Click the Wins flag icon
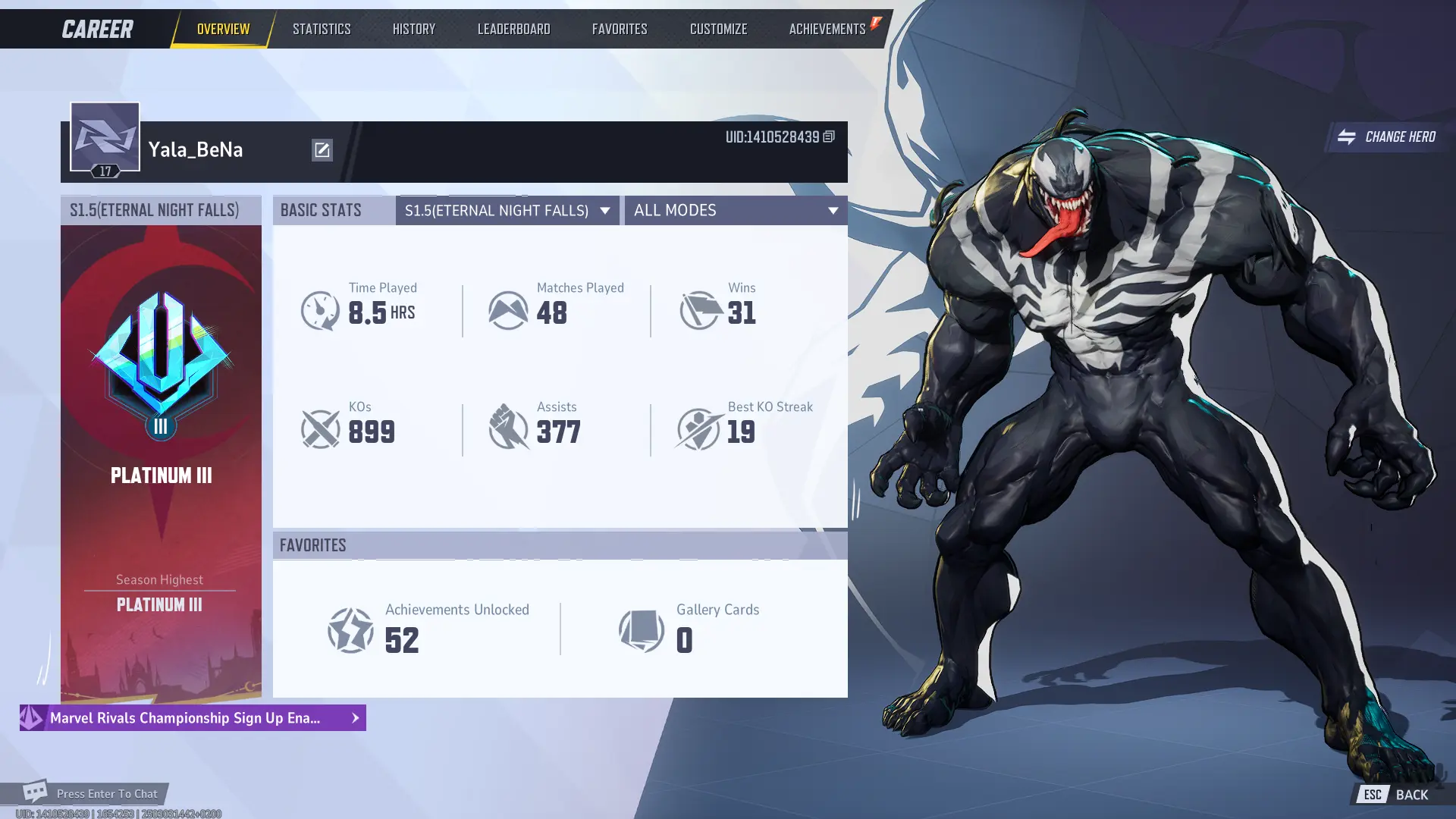Viewport: 1456px width, 819px height. pyautogui.click(x=698, y=309)
